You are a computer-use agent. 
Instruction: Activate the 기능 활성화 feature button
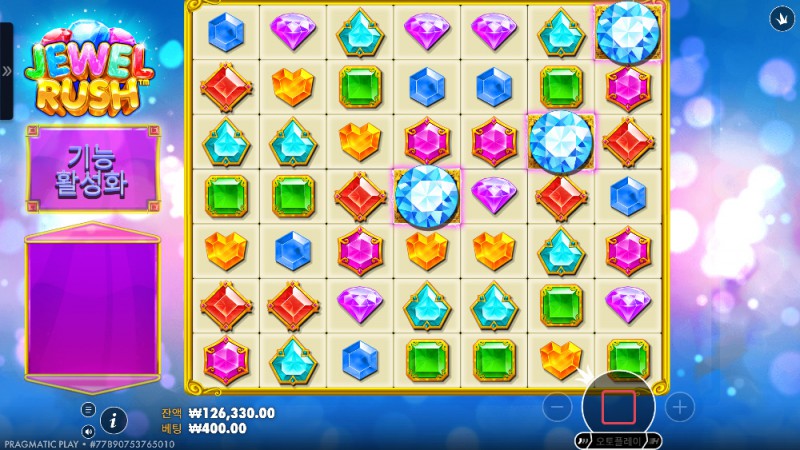tap(92, 169)
